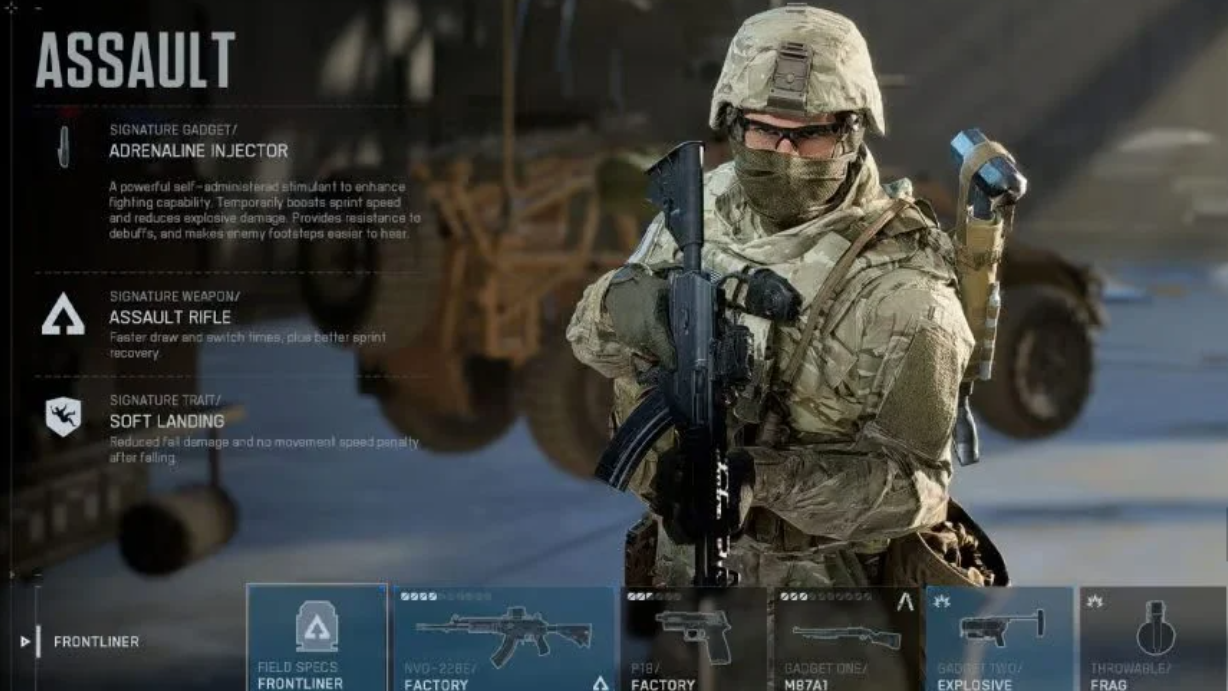View the Assault Rifle signature weapon entry

tap(170, 317)
